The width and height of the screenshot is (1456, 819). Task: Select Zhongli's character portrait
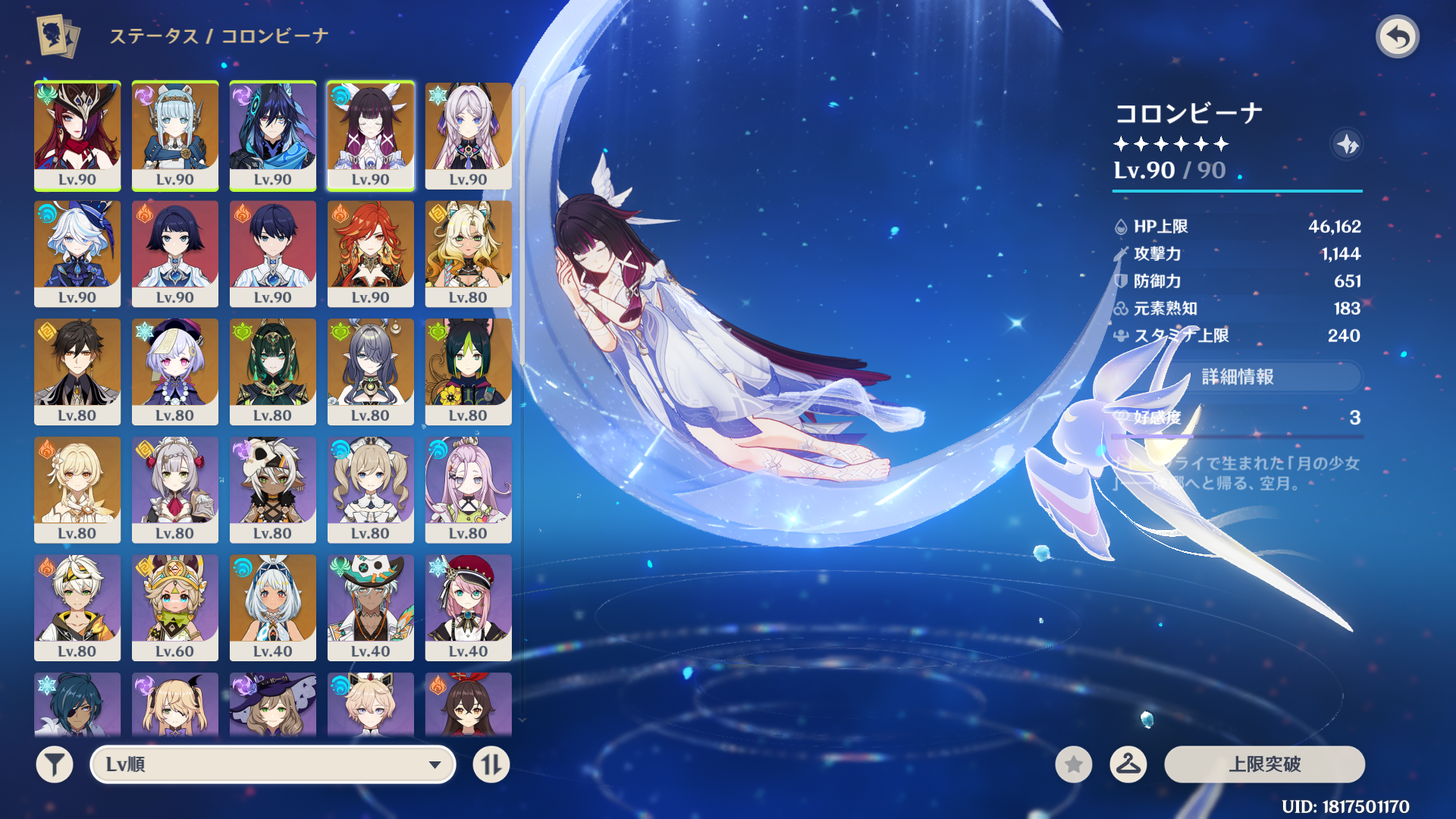(77, 371)
